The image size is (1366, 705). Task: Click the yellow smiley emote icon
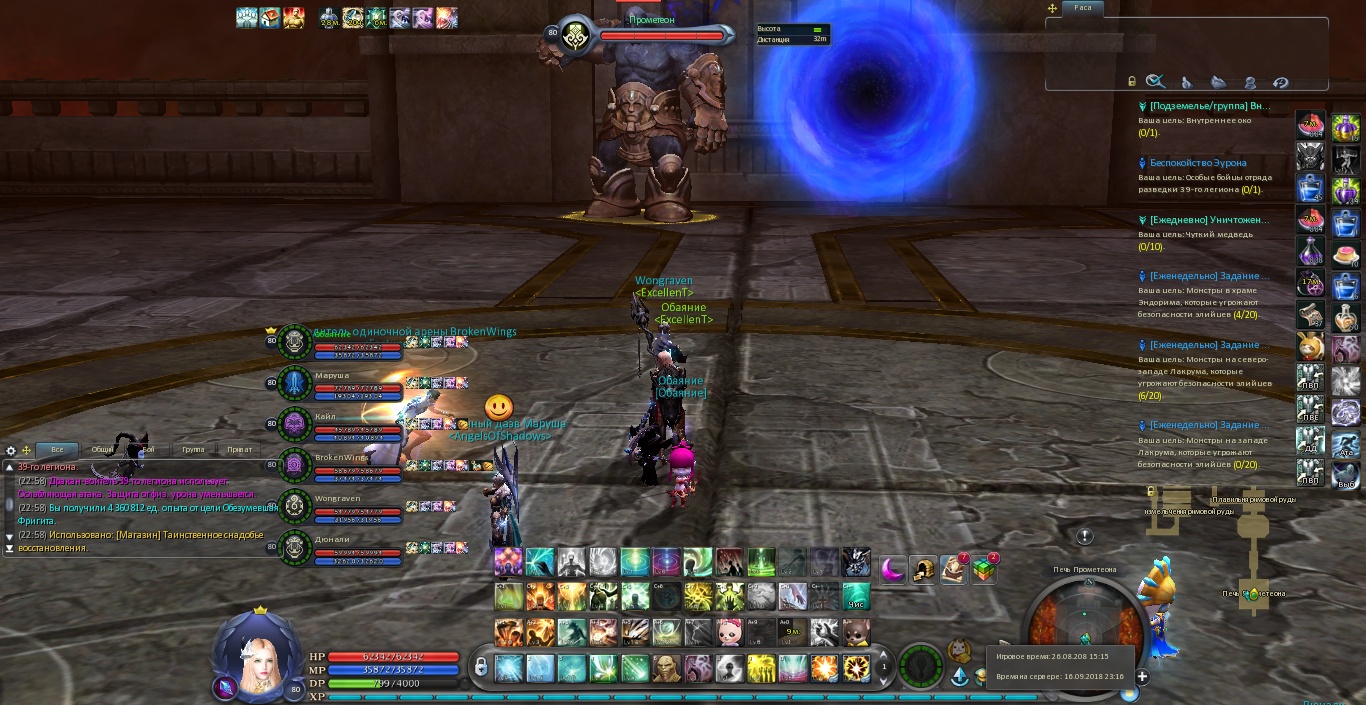tap(499, 407)
